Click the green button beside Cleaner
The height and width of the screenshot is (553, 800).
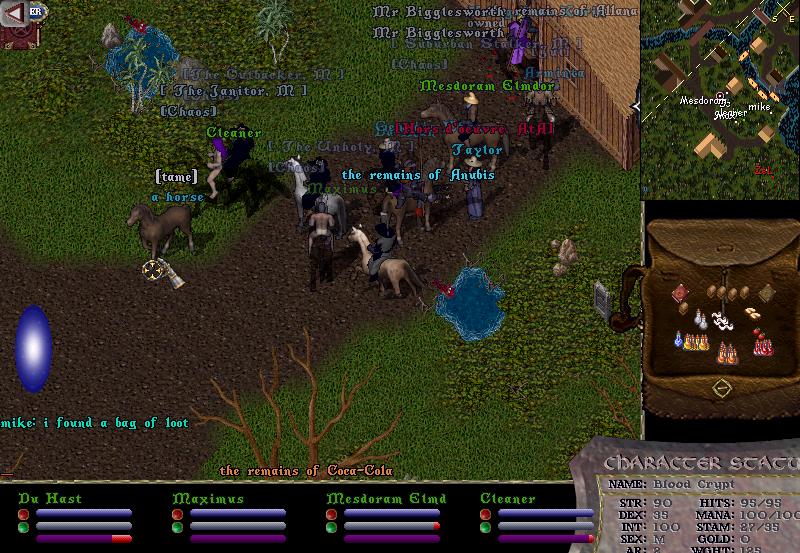click(x=485, y=526)
